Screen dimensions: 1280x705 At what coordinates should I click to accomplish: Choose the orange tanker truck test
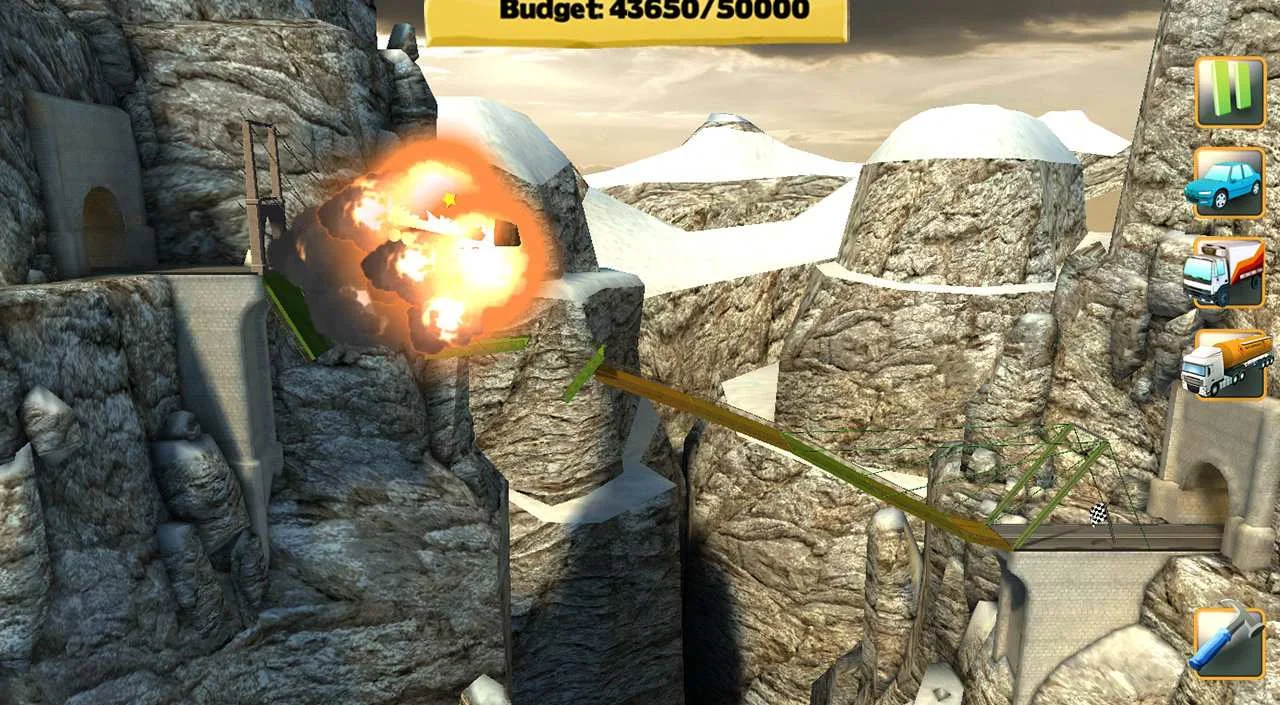[1229, 364]
